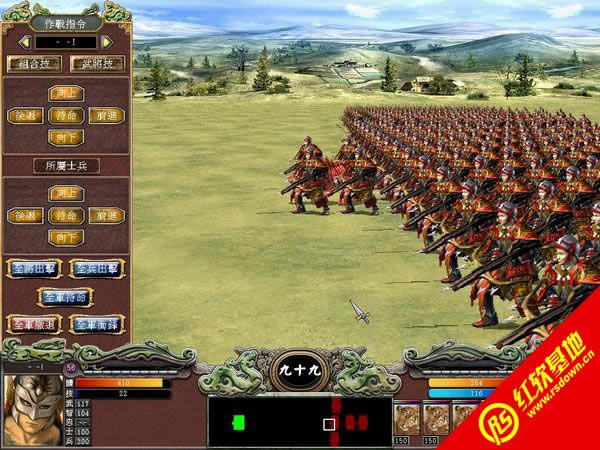The width and height of the screenshot is (600, 450).
Task: Move the general 向上 (upward)
Action: pyautogui.click(x=64, y=93)
